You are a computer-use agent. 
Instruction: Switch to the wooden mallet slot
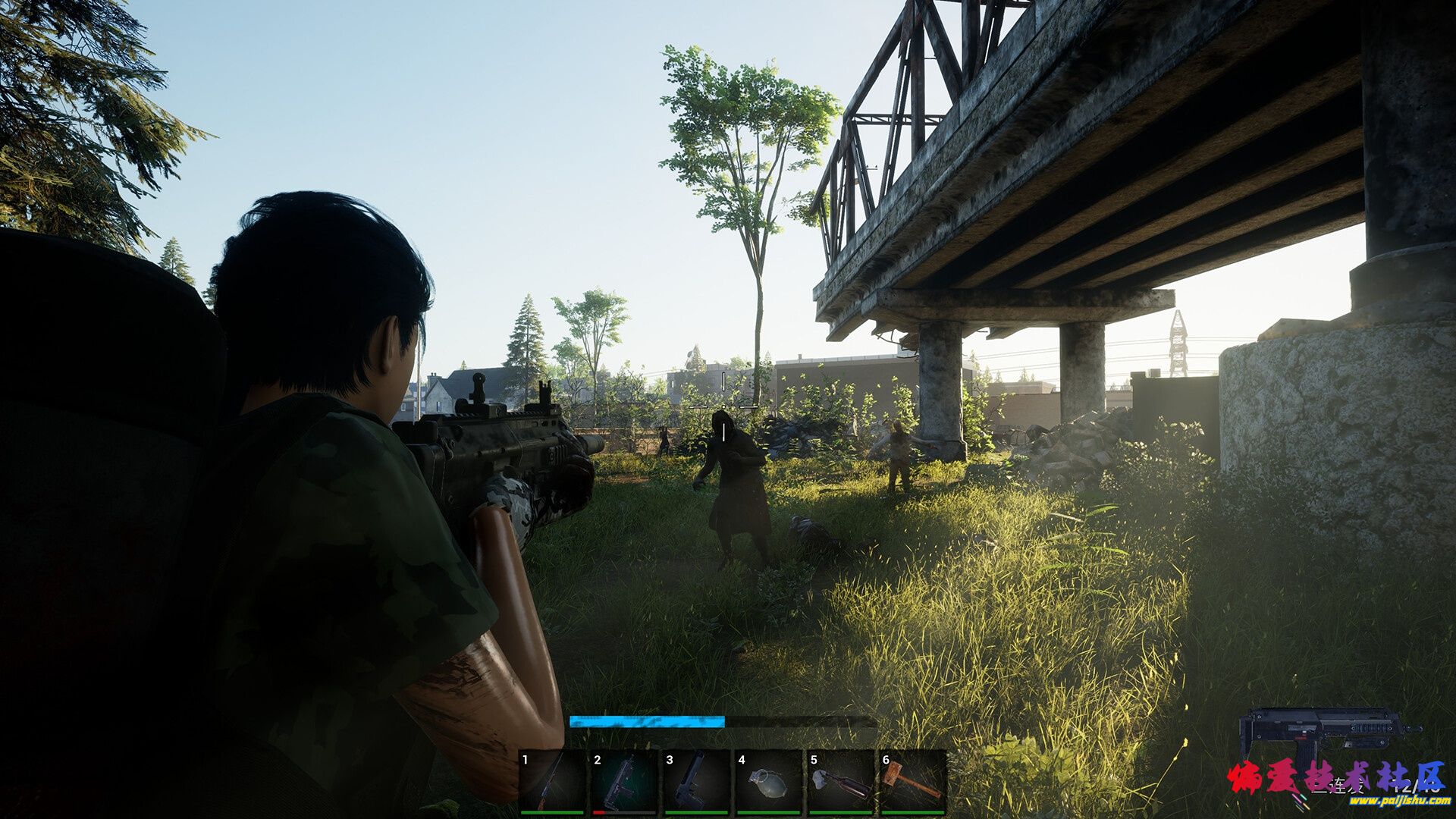pyautogui.click(x=912, y=782)
